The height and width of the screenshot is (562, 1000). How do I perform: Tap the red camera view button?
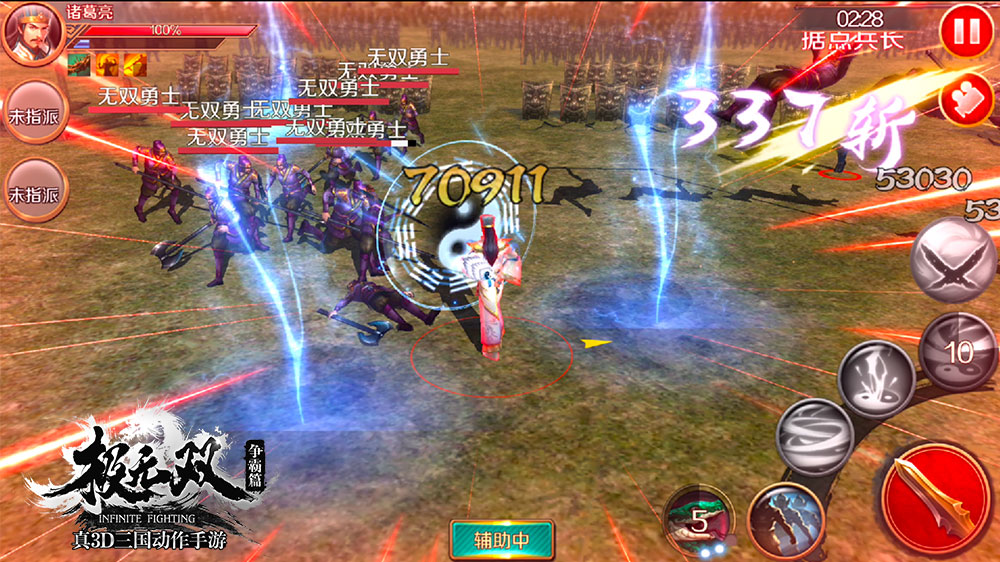click(966, 102)
